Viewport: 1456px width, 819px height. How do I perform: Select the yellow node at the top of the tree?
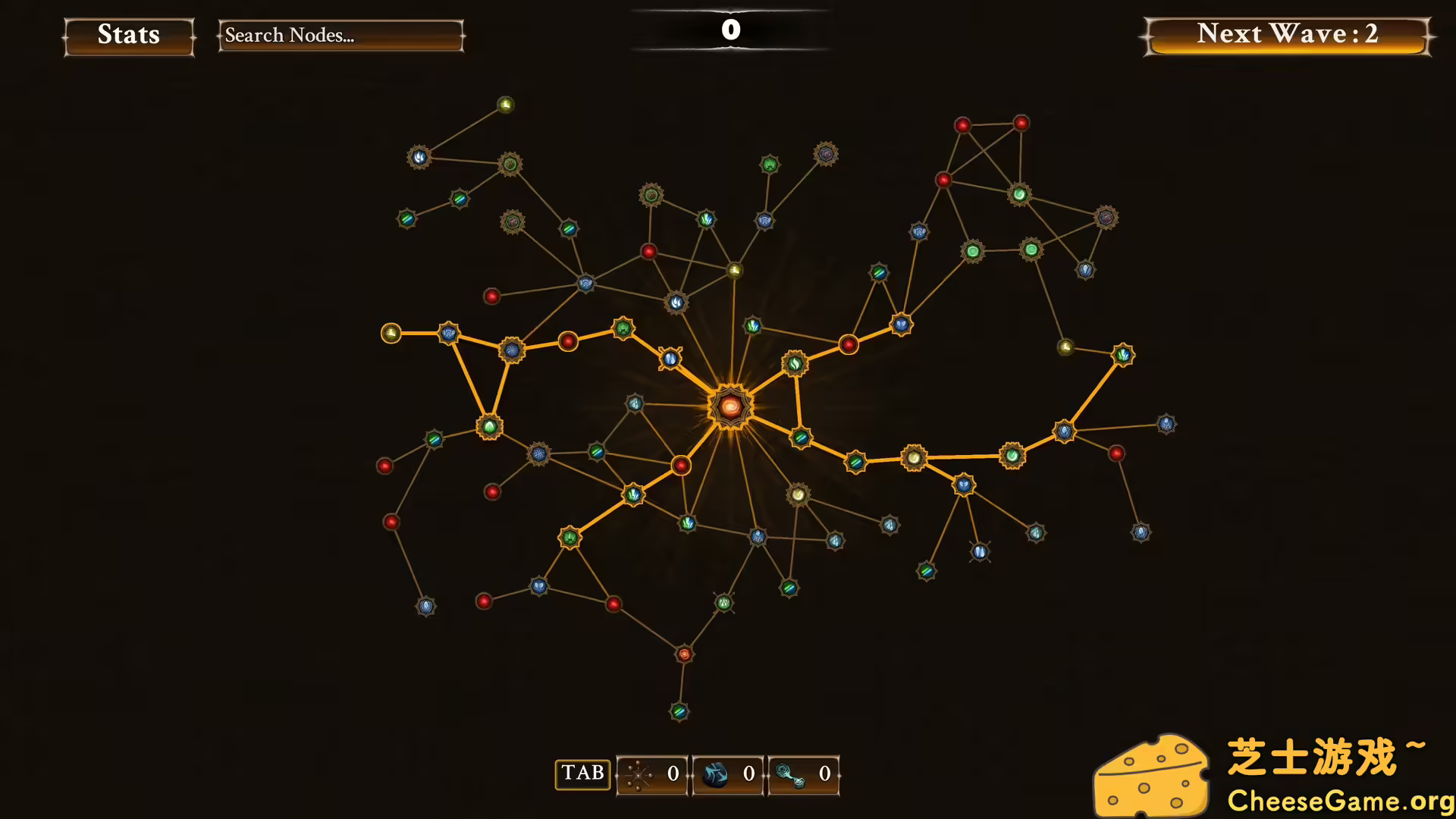506,104
